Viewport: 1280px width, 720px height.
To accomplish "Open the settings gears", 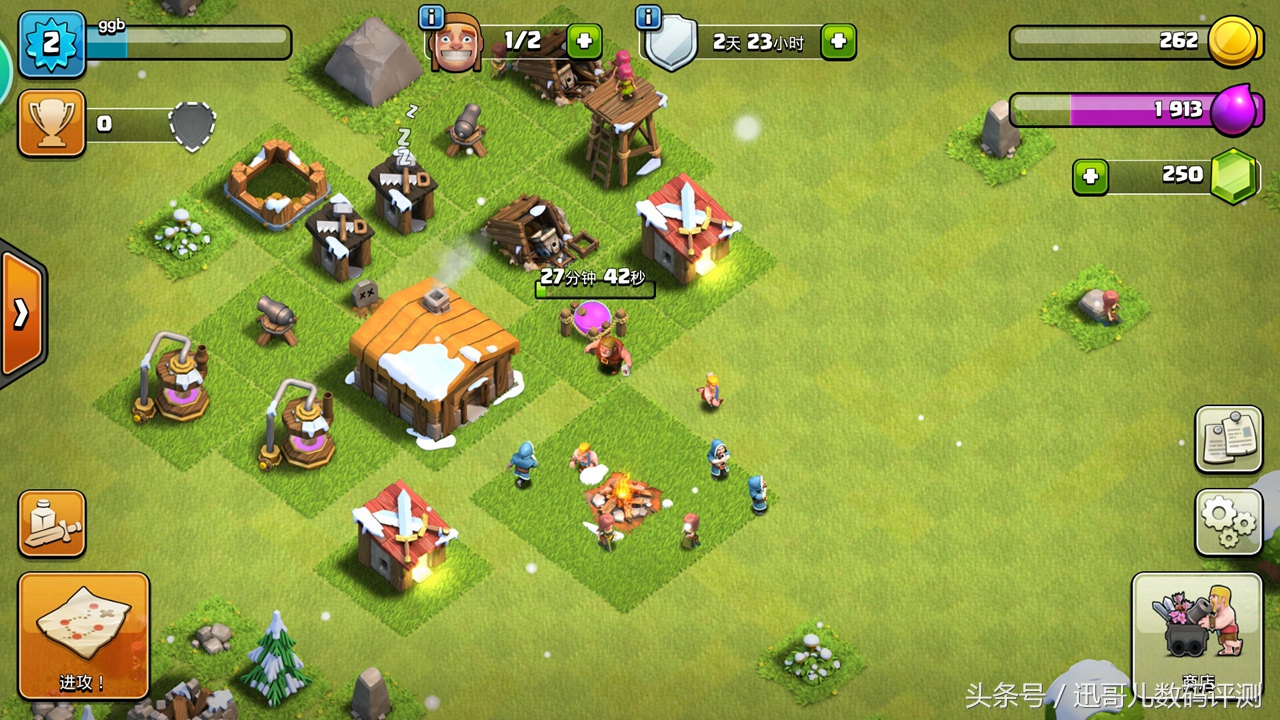I will point(1228,522).
